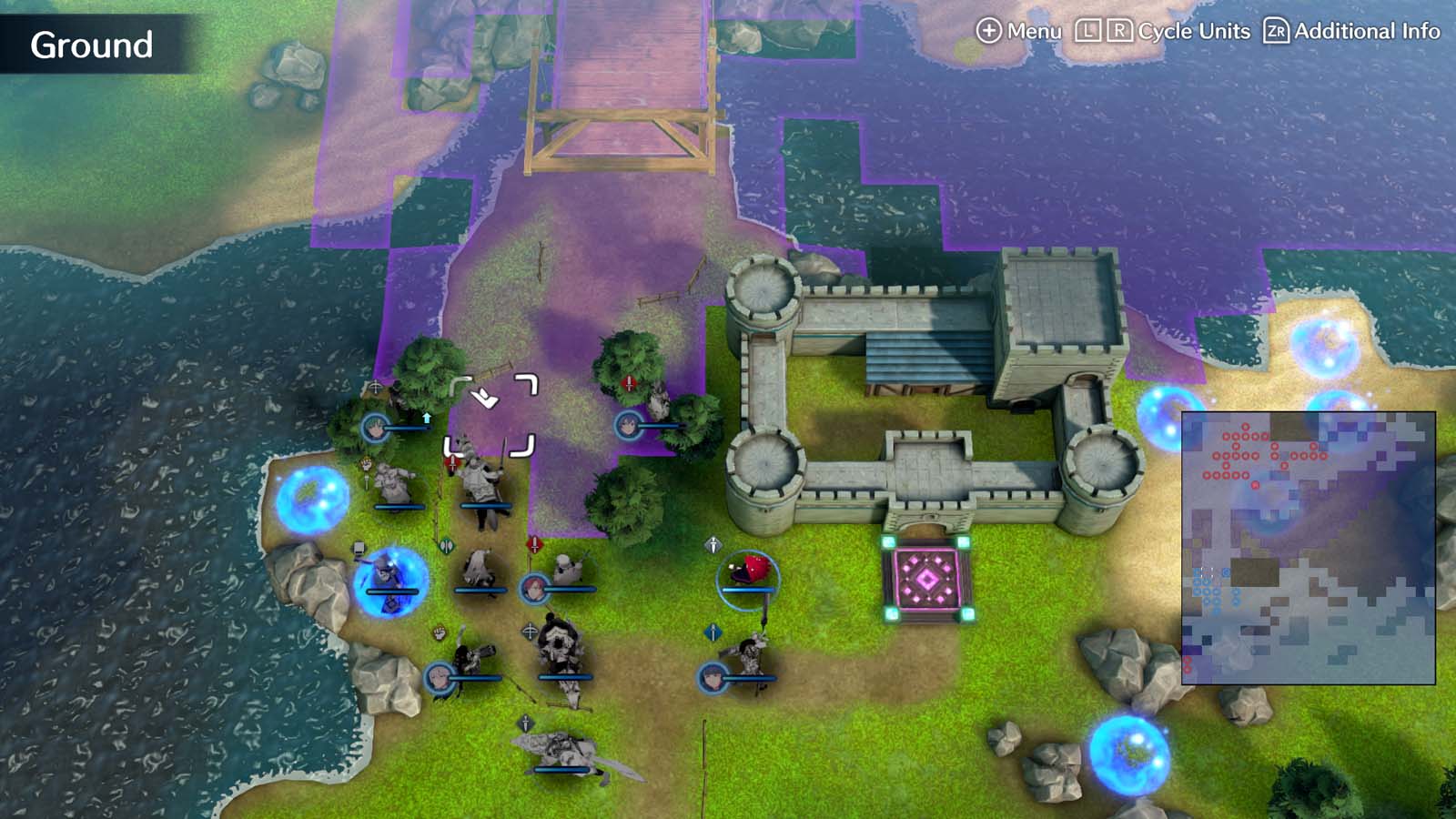This screenshot has width=1456, height=819.
Task: Select the white sword icon by the castle gate
Action: point(713,543)
